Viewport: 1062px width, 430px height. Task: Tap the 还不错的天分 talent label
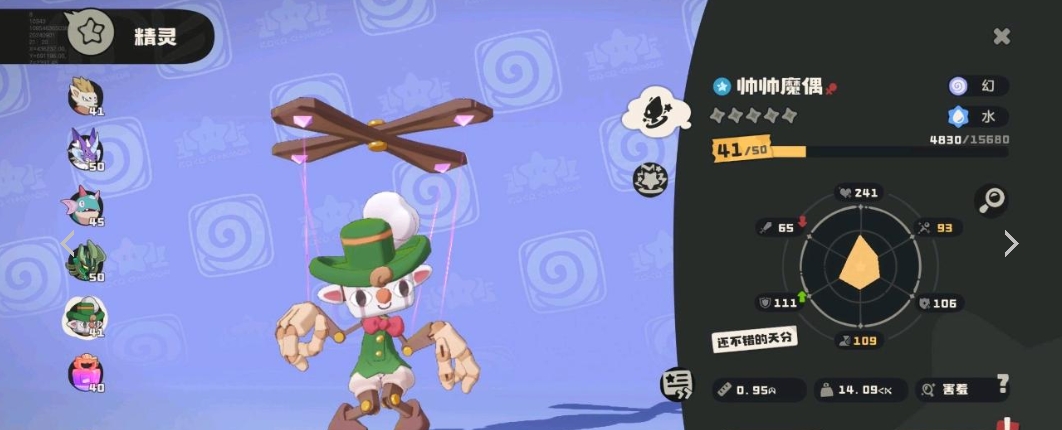tap(754, 338)
